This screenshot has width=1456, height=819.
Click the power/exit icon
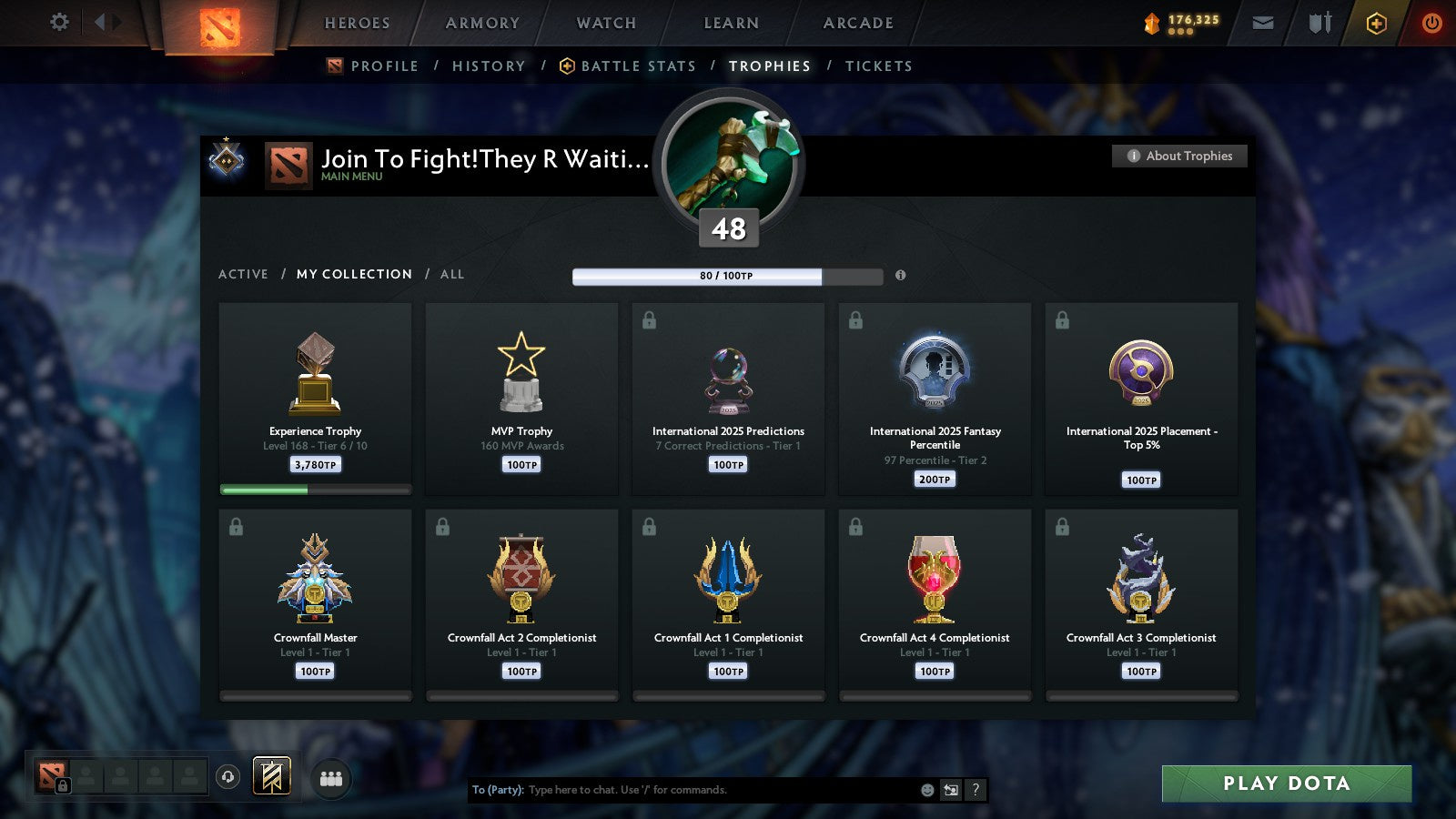pos(1432,23)
